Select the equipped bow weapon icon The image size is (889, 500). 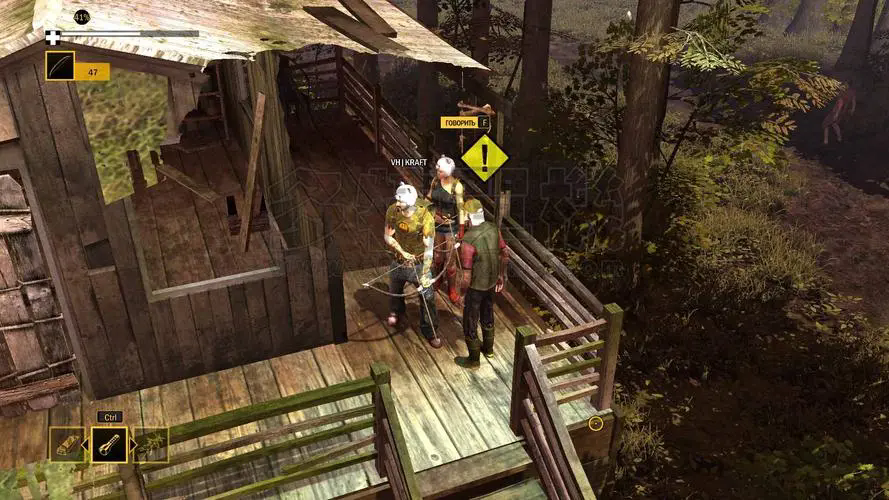pos(60,66)
